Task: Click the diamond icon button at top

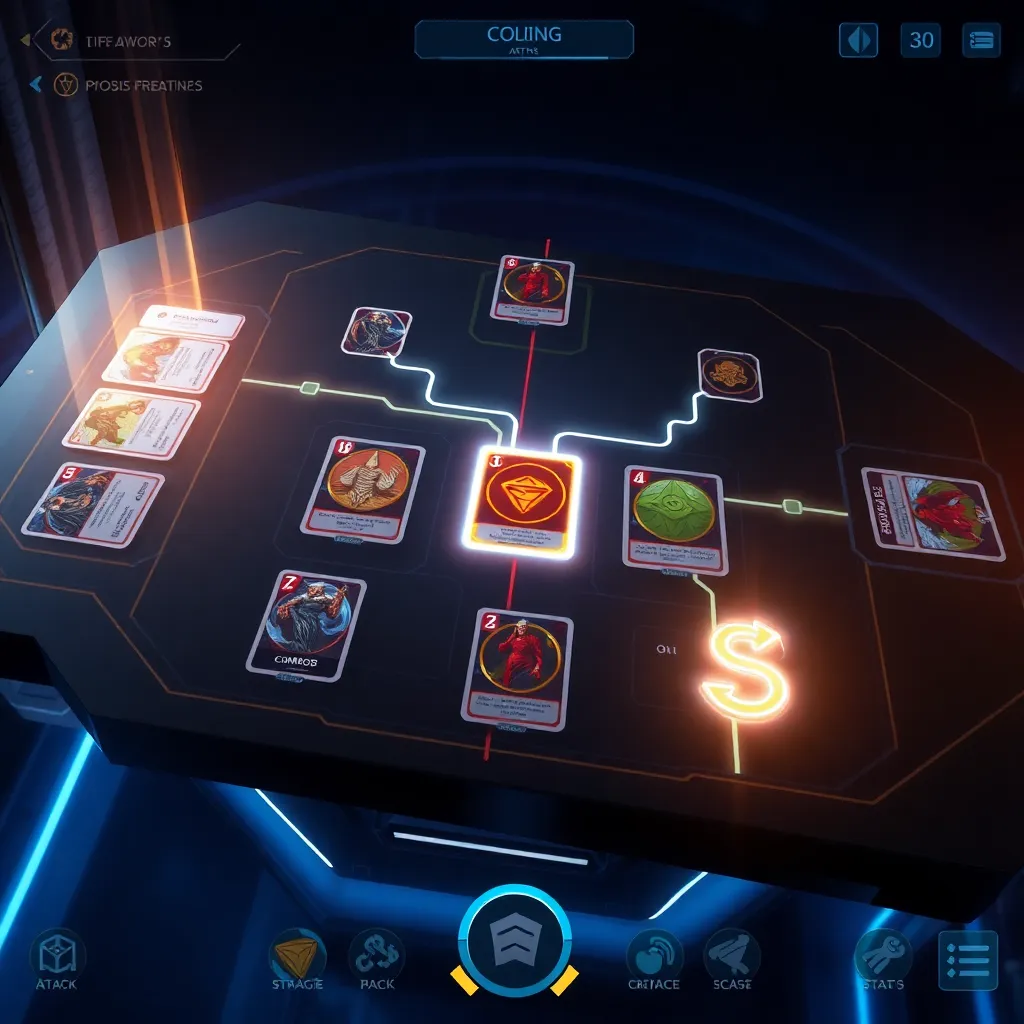Action: click(x=858, y=40)
